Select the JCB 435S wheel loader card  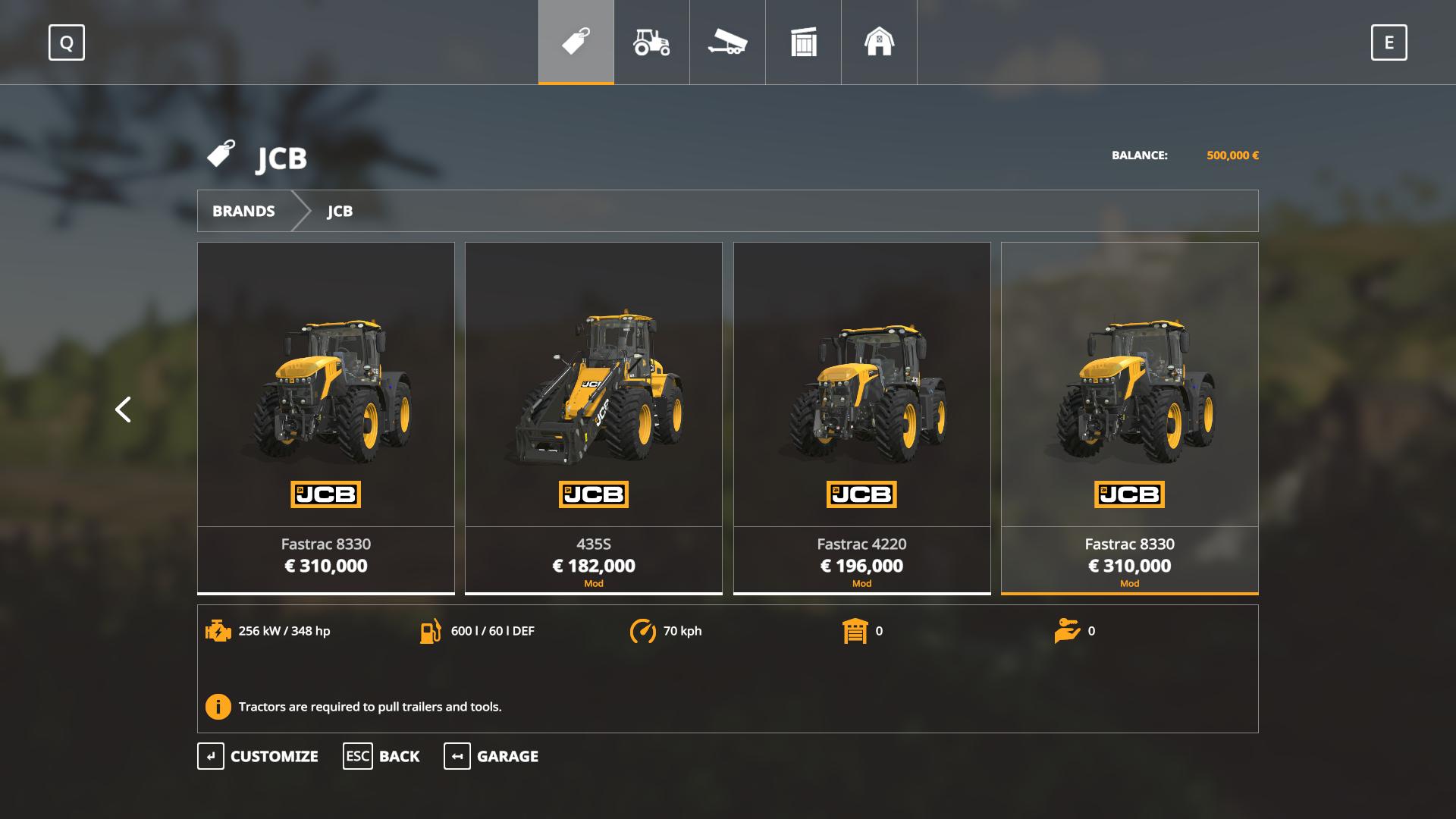coord(593,417)
